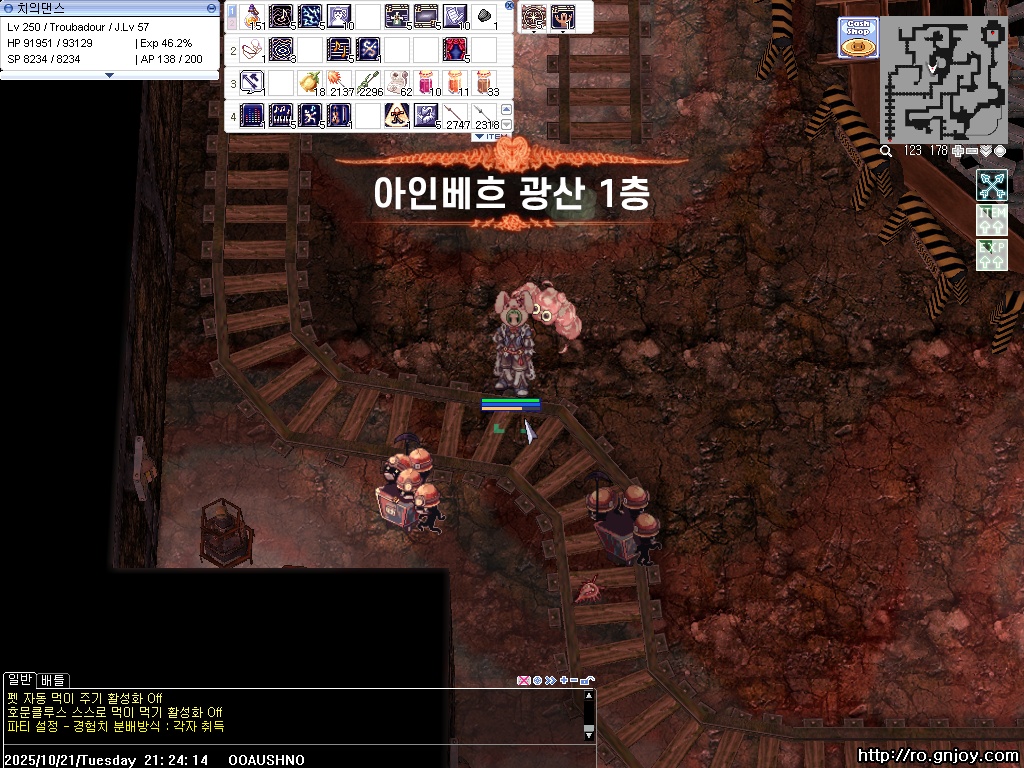Zoom in the minimap with plus button
Screen dimensions: 1024x768
click(958, 151)
